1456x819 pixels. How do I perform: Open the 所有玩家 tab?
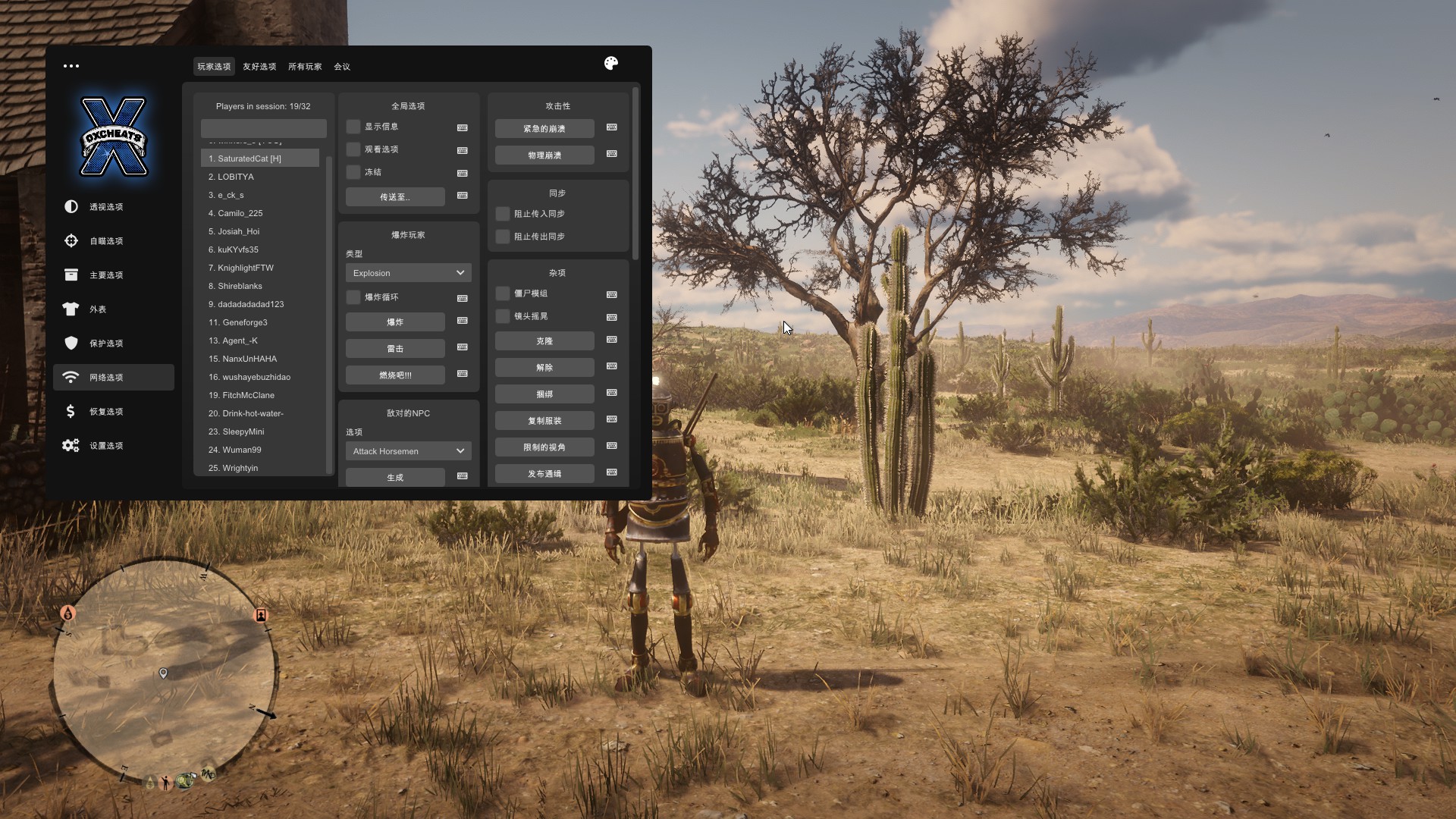pyautogui.click(x=305, y=67)
